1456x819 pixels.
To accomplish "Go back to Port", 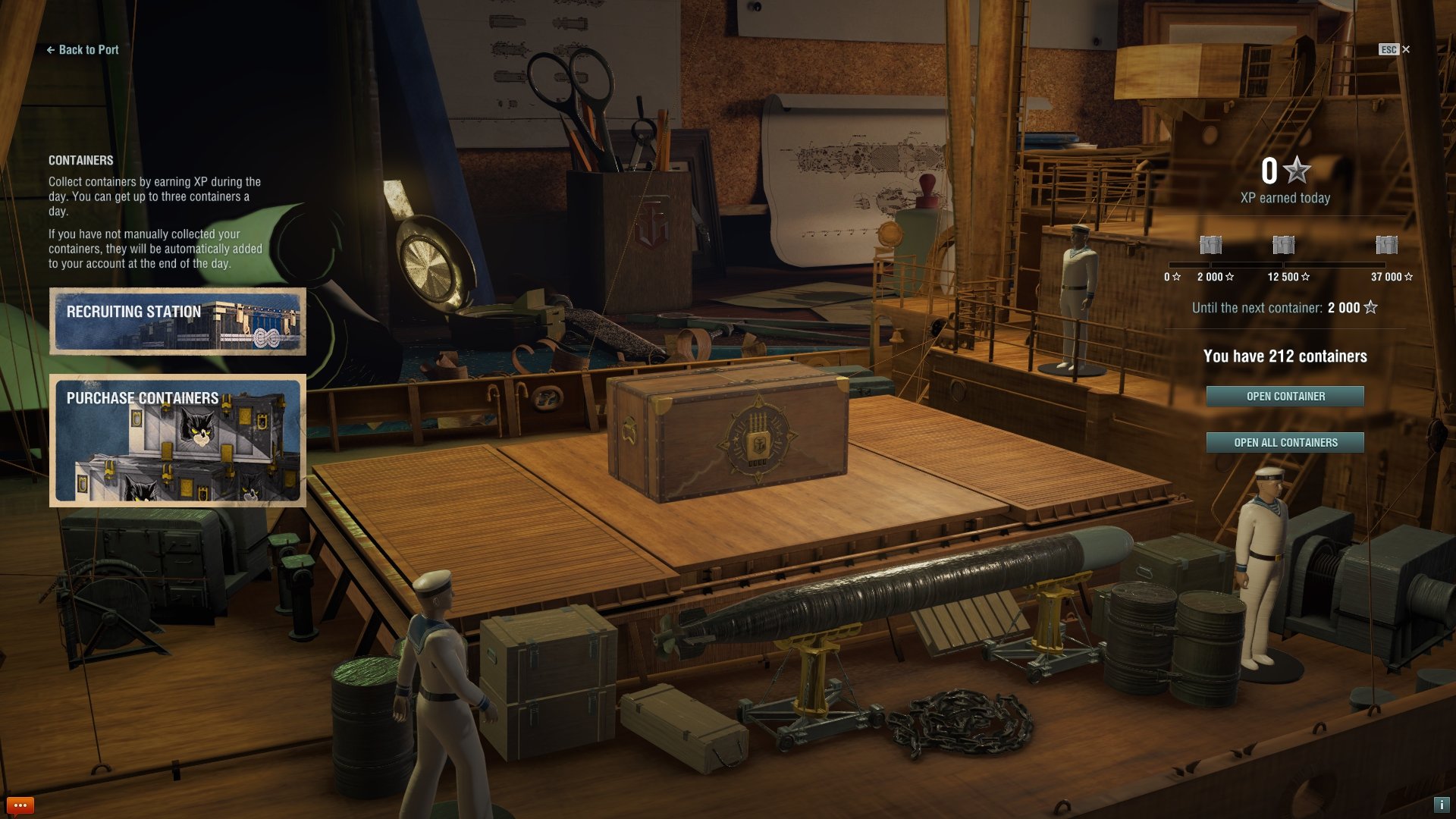I will (x=83, y=50).
